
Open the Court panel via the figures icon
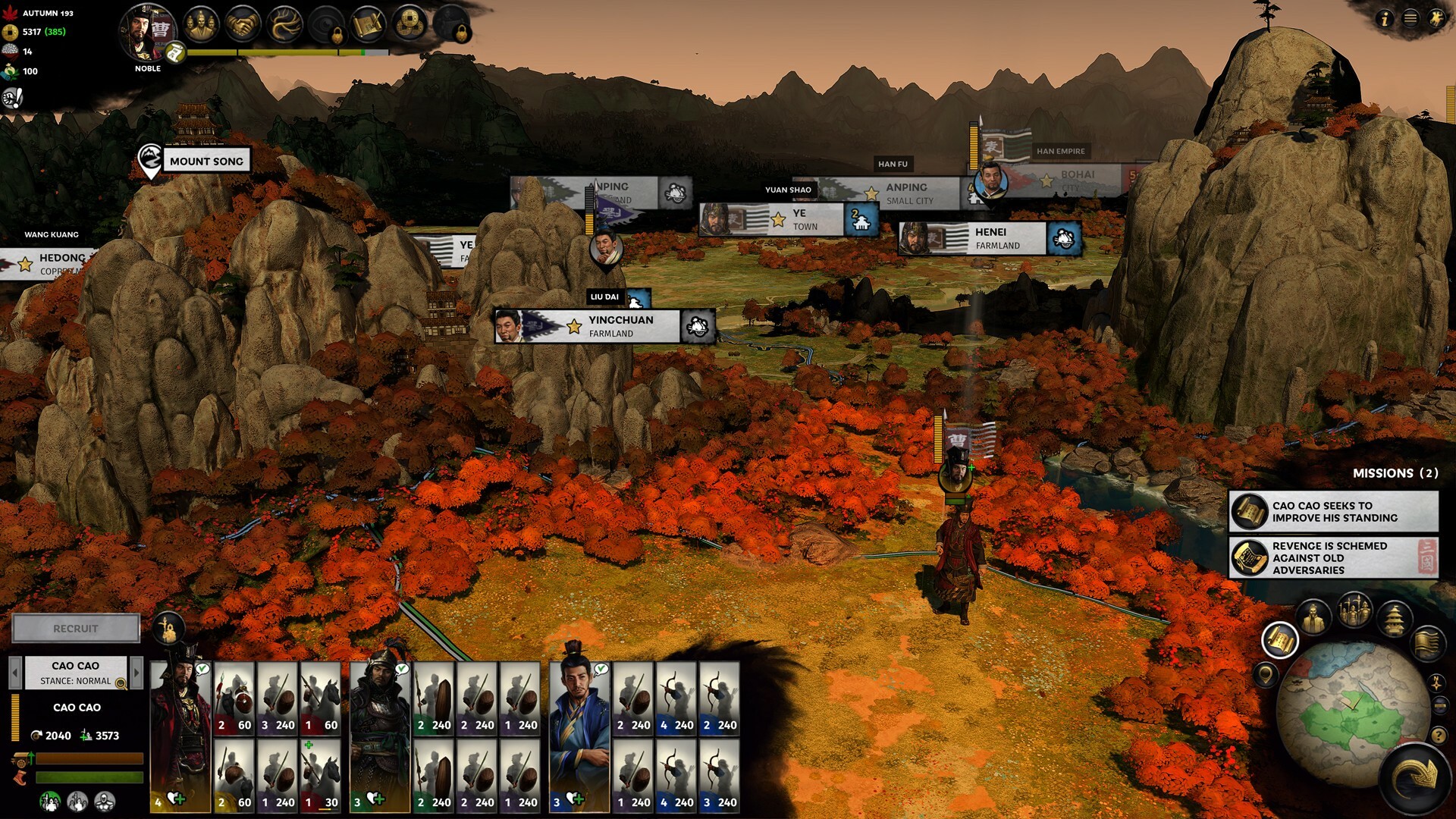(202, 25)
